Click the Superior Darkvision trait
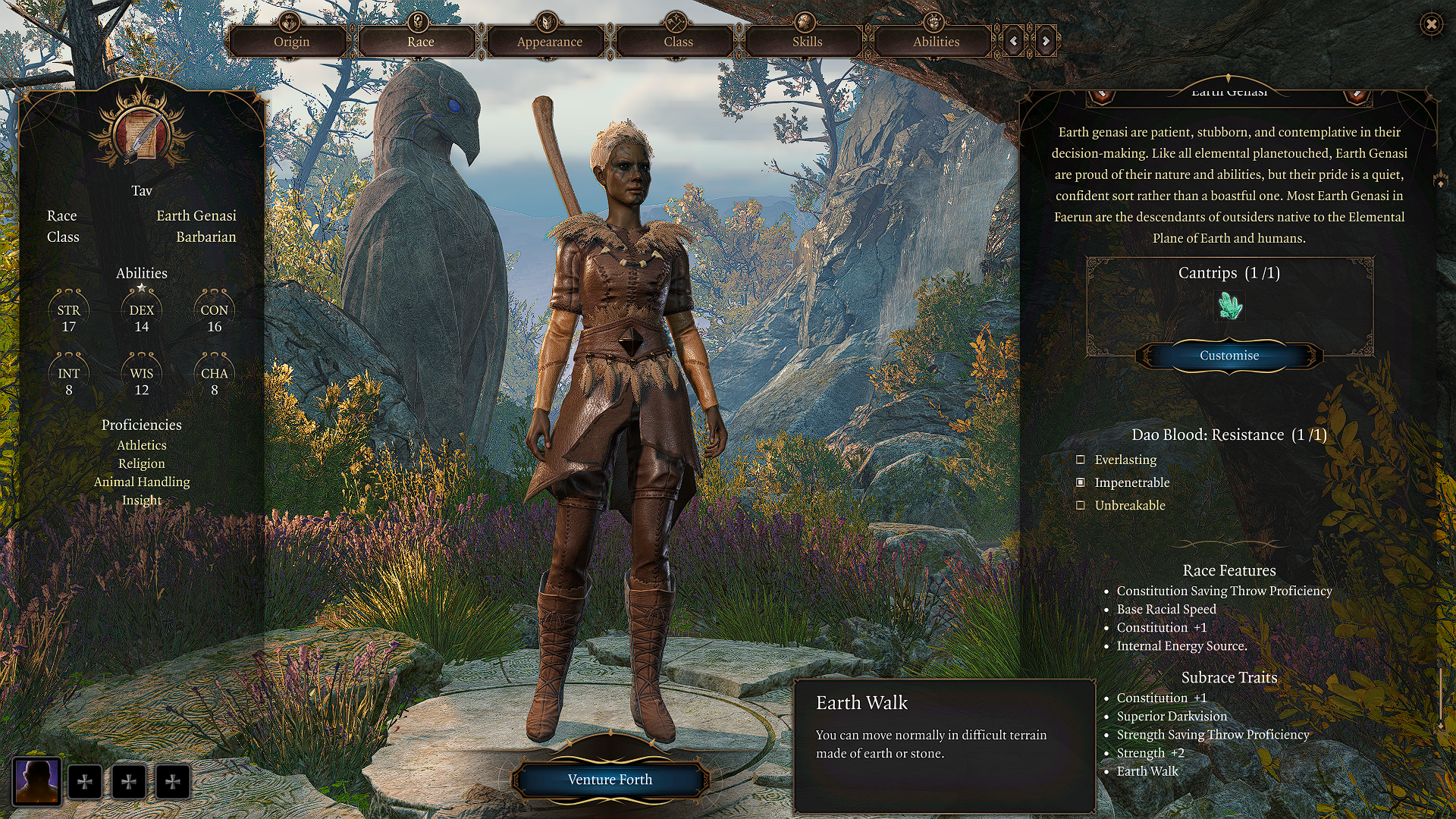1456x819 pixels. (x=1172, y=717)
